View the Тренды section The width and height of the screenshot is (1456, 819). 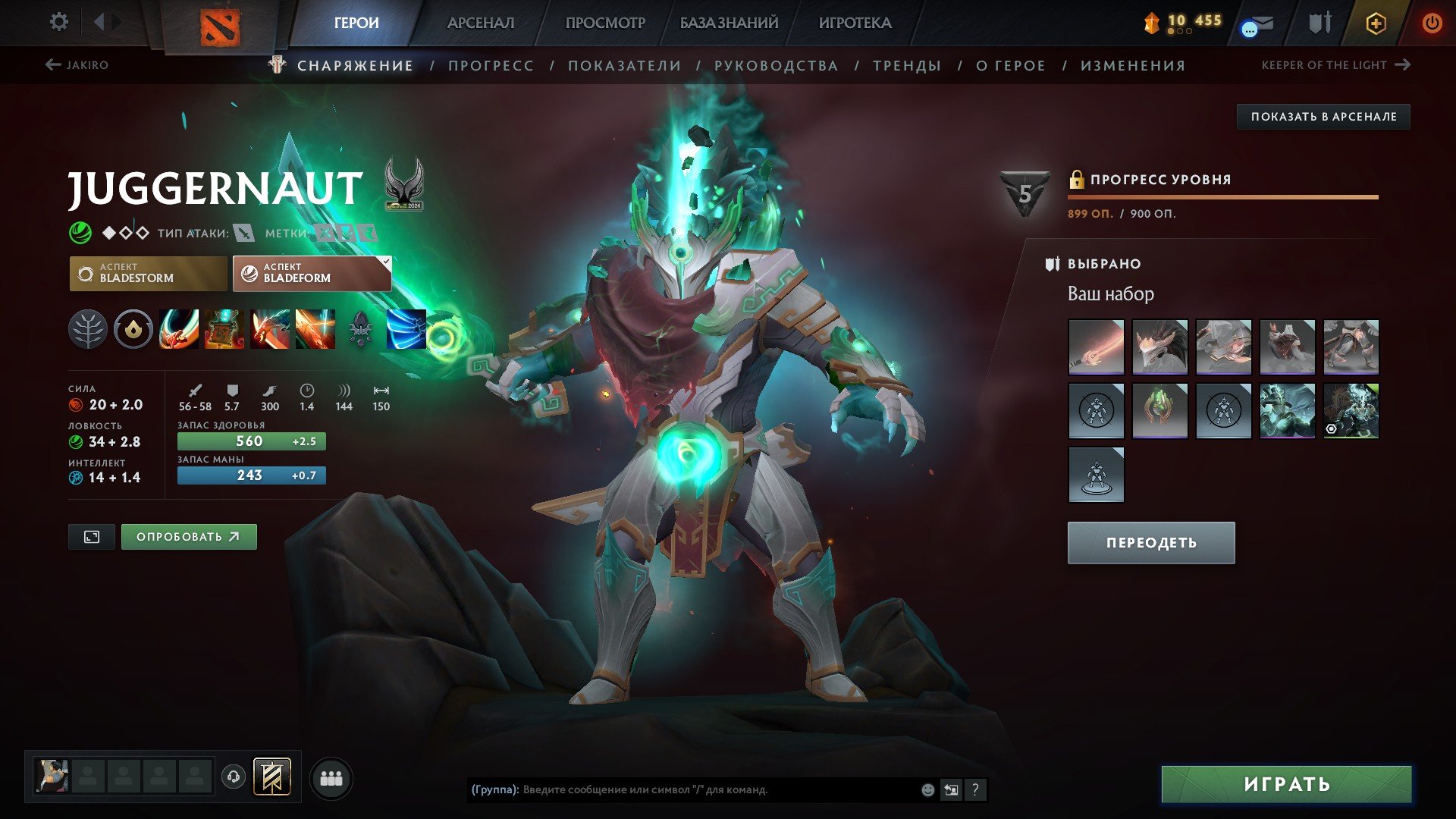pyautogui.click(x=907, y=66)
